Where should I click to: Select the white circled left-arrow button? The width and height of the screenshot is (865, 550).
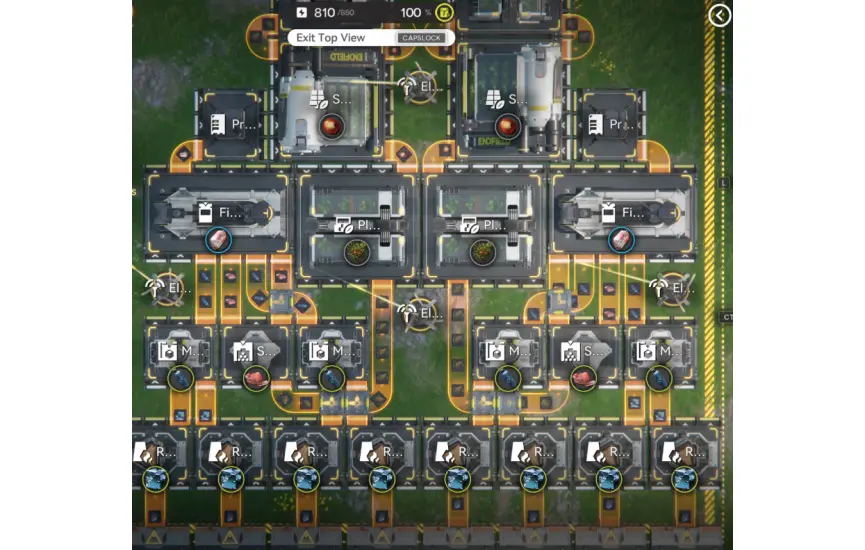[720, 15]
